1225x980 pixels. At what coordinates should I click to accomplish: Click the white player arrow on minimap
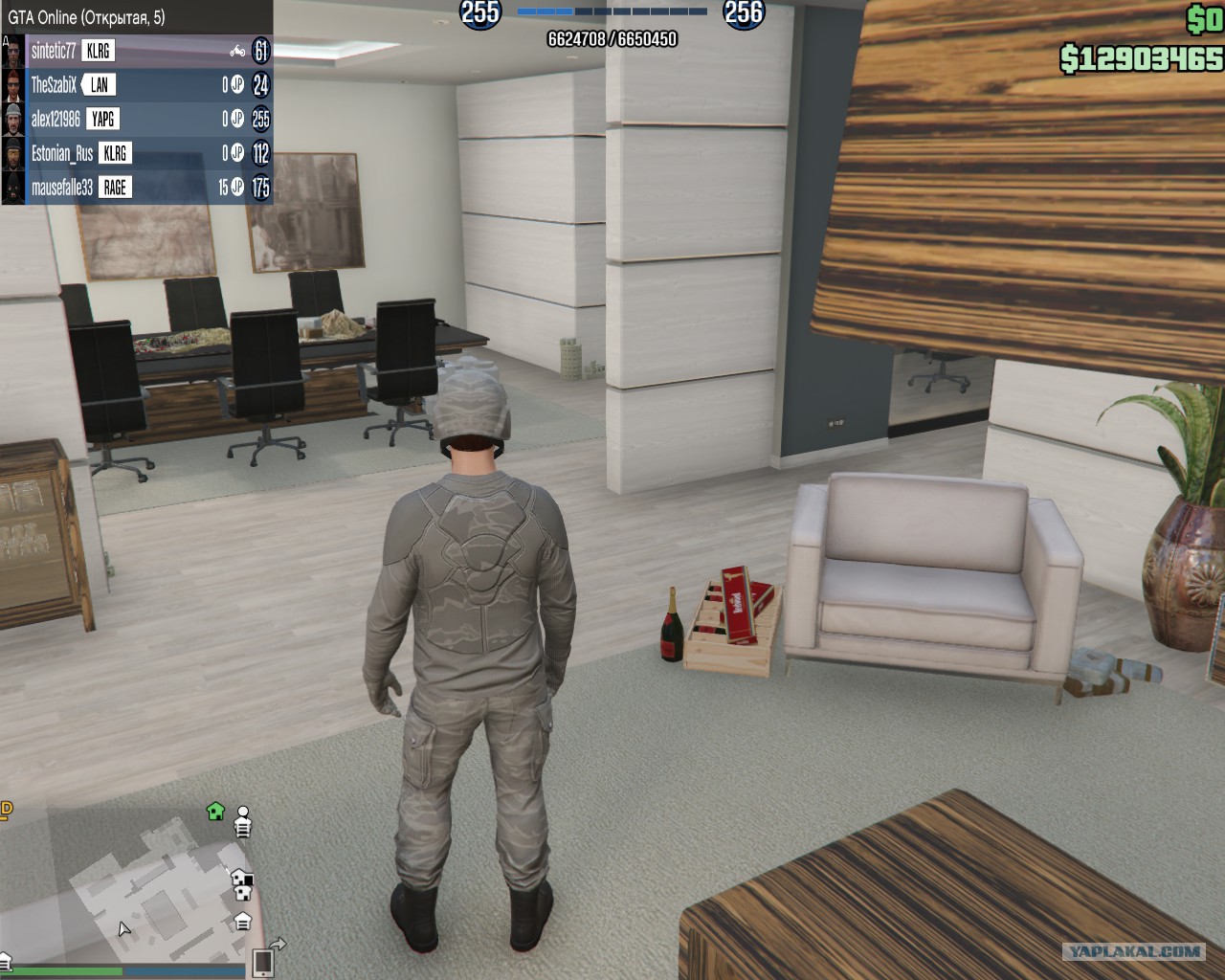tap(124, 928)
